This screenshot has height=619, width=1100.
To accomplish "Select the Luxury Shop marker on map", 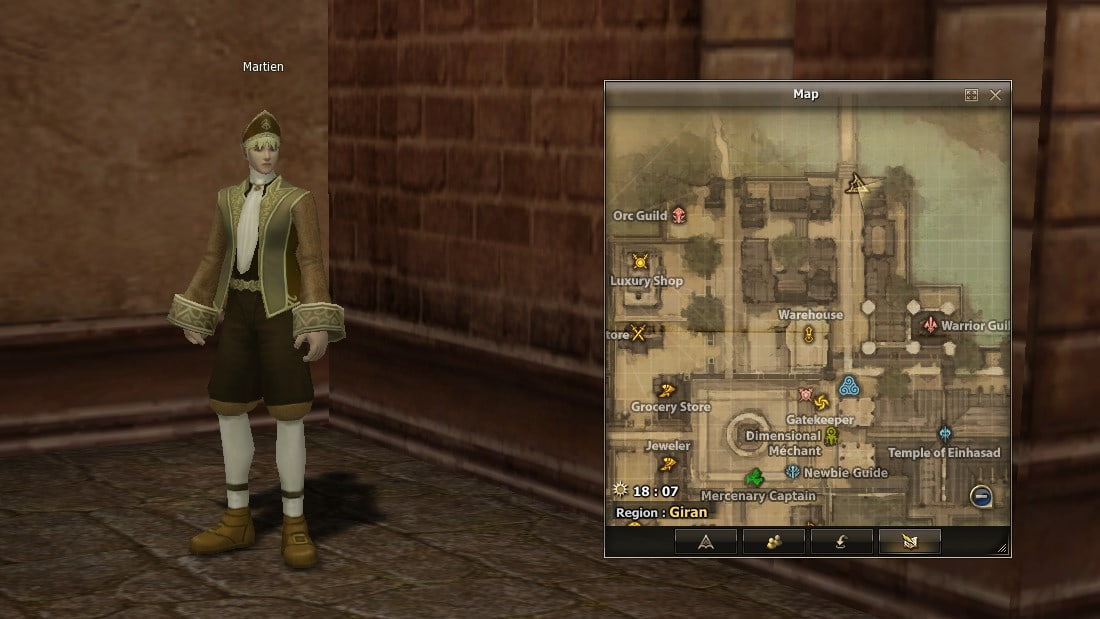I will pos(640,262).
